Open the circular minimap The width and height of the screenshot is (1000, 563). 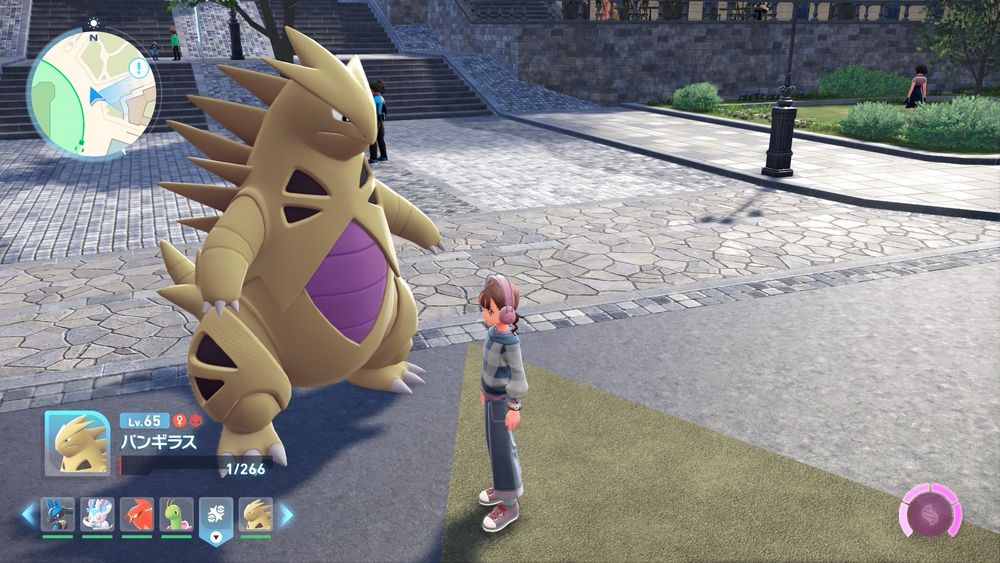coord(91,94)
